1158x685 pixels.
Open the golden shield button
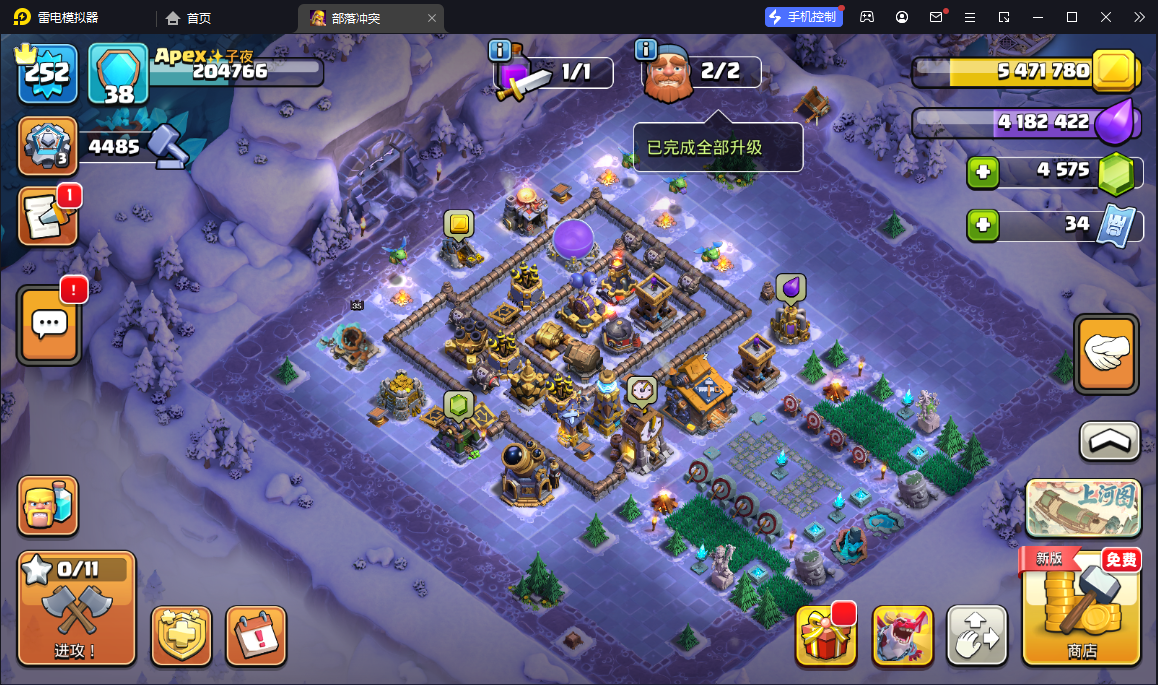[181, 635]
